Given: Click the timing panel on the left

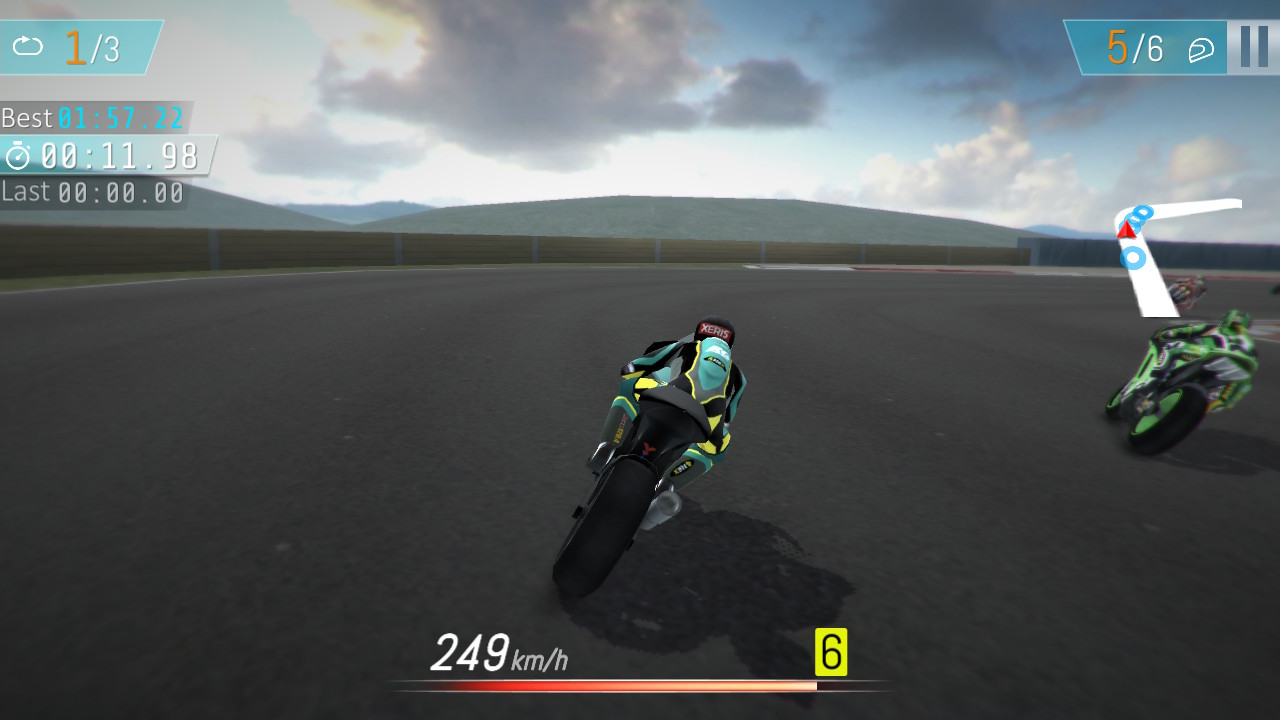Looking at the screenshot, I should point(95,155).
